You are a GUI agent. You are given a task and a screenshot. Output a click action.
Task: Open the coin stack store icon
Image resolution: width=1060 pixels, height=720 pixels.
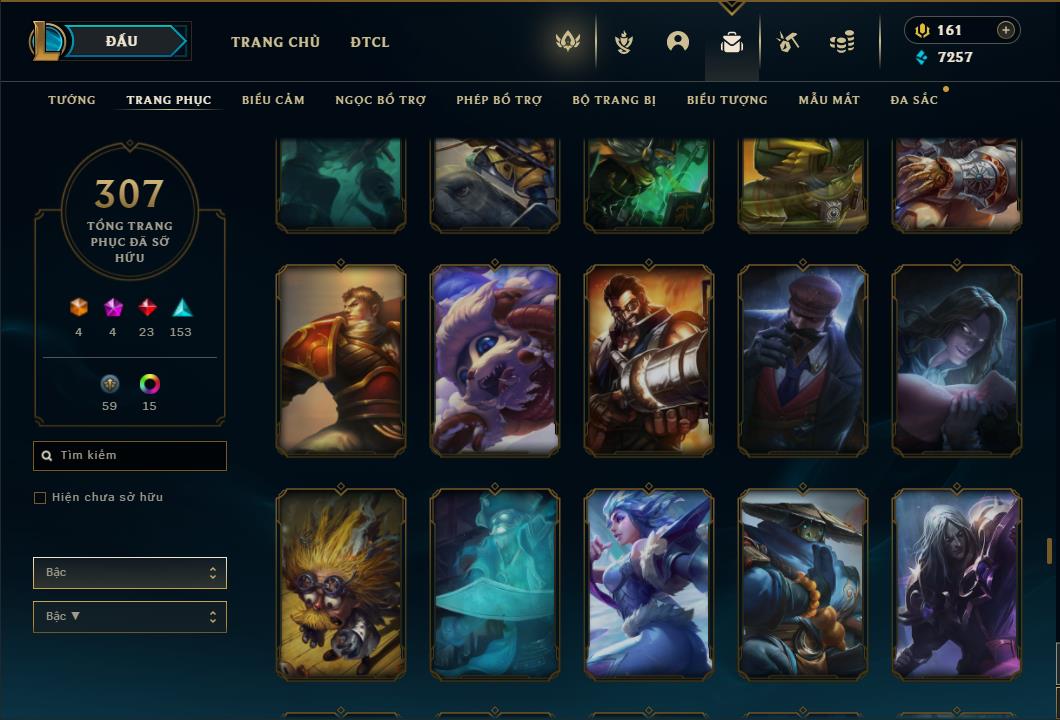842,42
